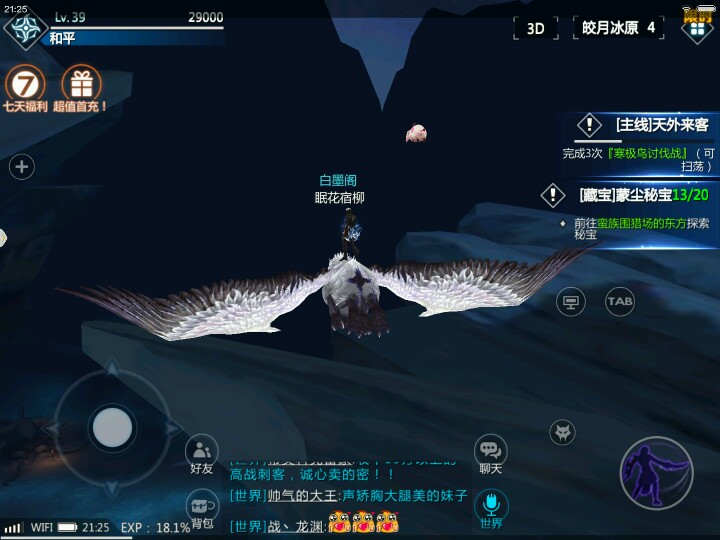Tap the virtual joystick control

click(x=112, y=428)
